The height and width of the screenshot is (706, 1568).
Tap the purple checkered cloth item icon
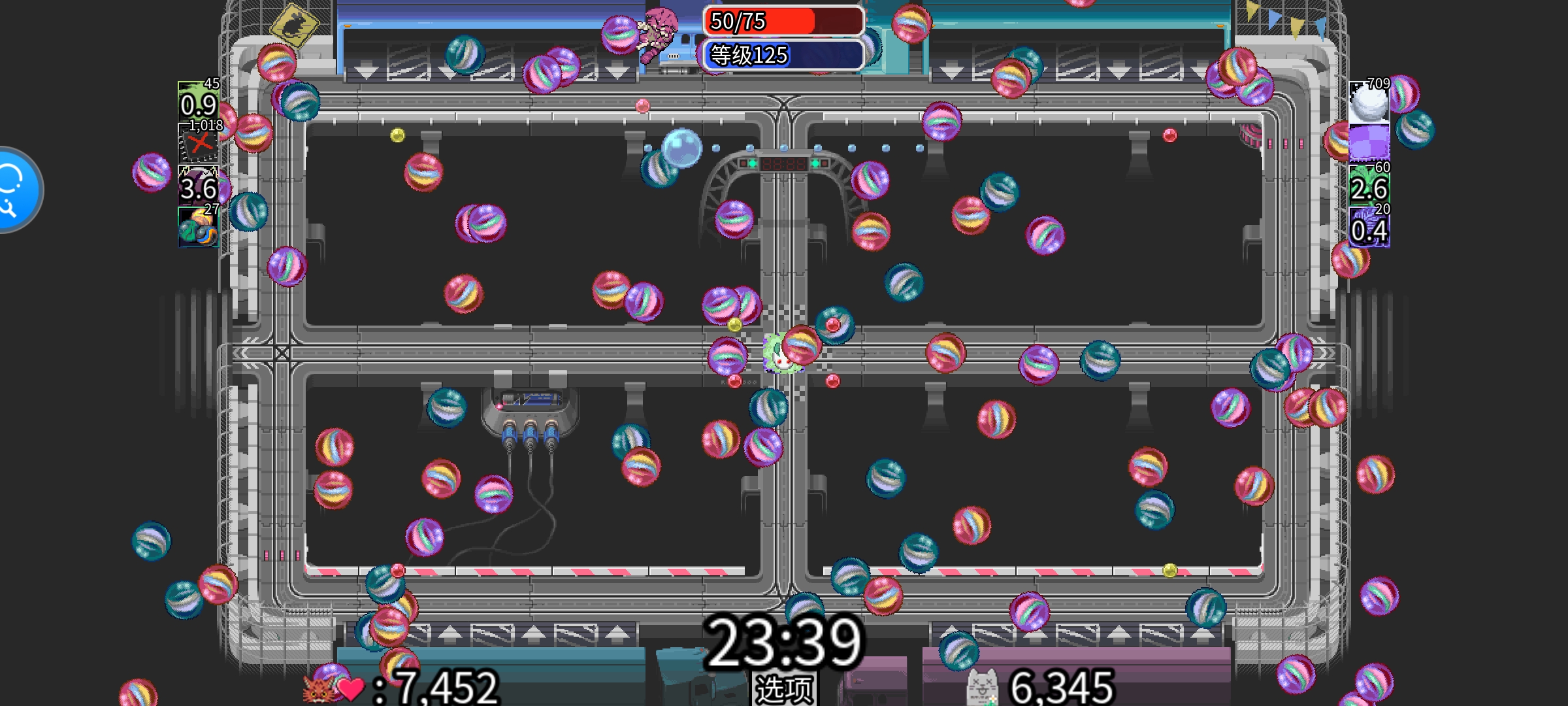[1369, 143]
